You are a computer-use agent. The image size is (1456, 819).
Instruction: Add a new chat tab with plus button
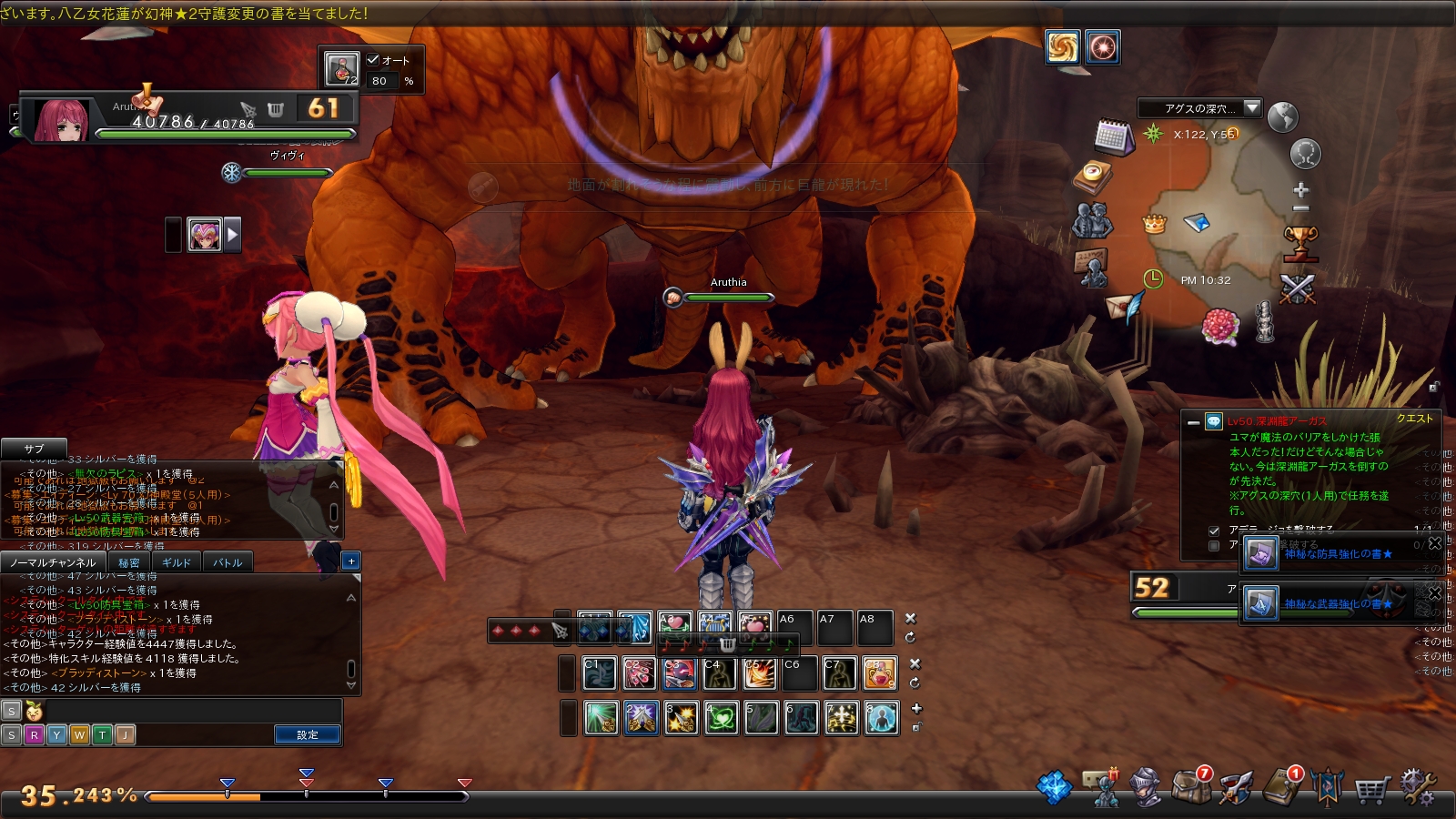tap(351, 561)
